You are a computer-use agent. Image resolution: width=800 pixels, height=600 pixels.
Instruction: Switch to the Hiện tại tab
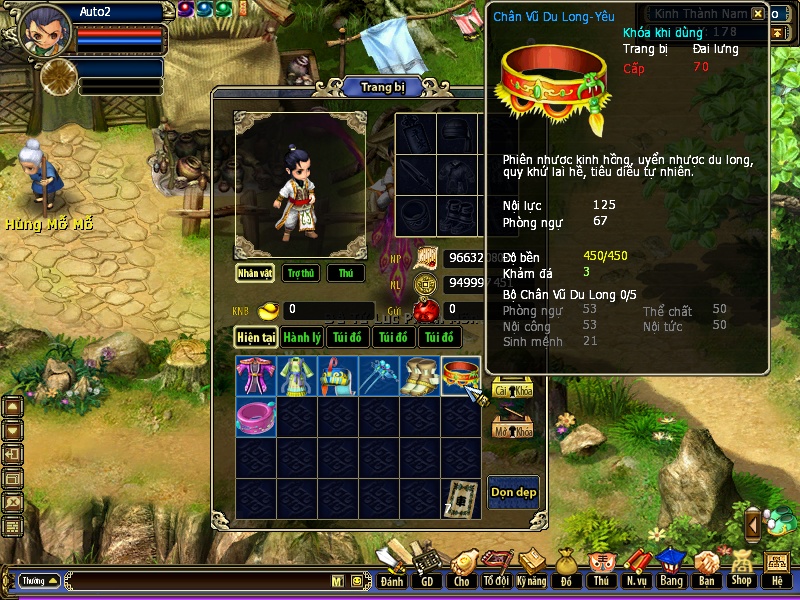click(x=256, y=338)
